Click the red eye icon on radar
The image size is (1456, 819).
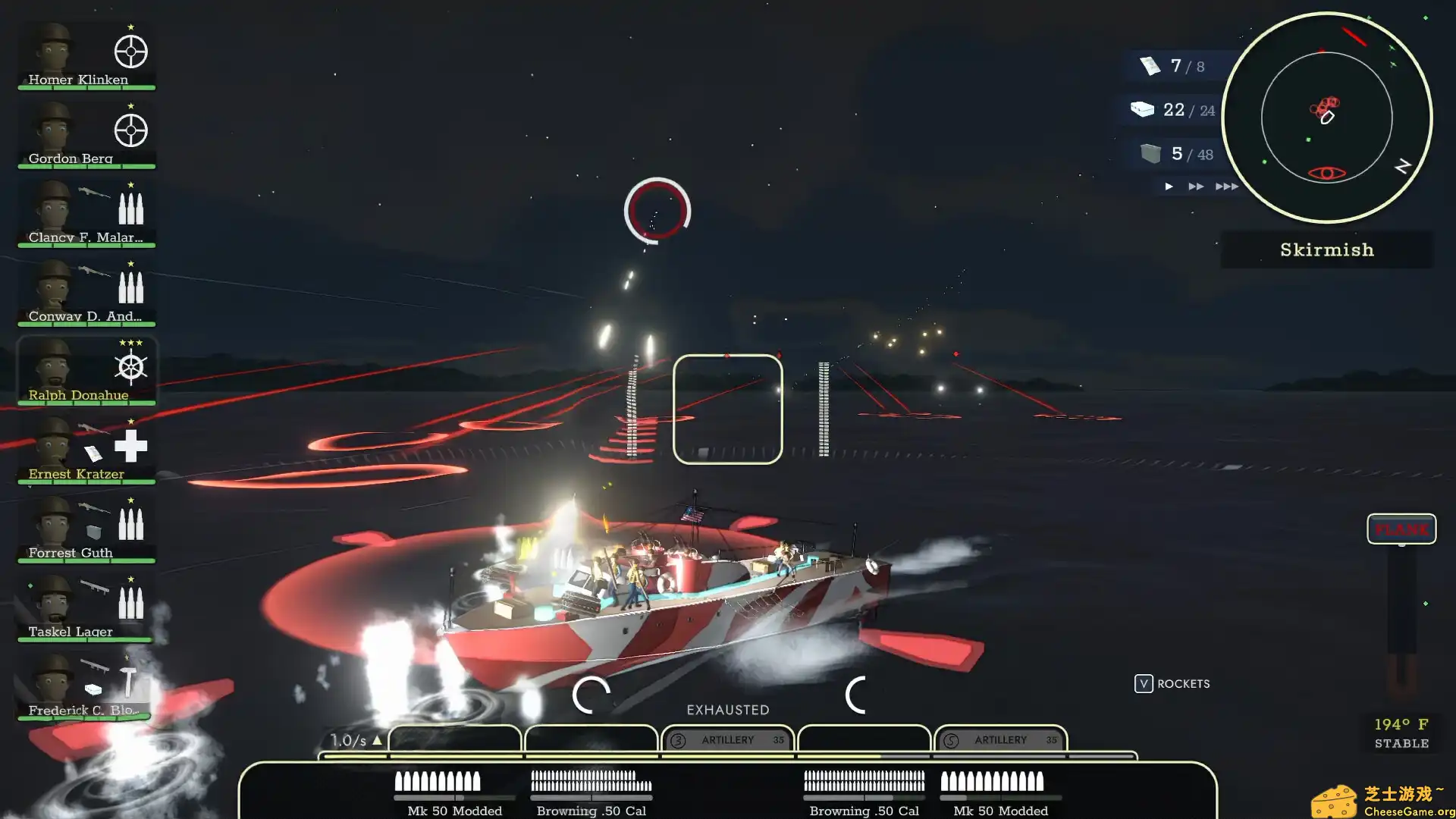tap(1327, 174)
